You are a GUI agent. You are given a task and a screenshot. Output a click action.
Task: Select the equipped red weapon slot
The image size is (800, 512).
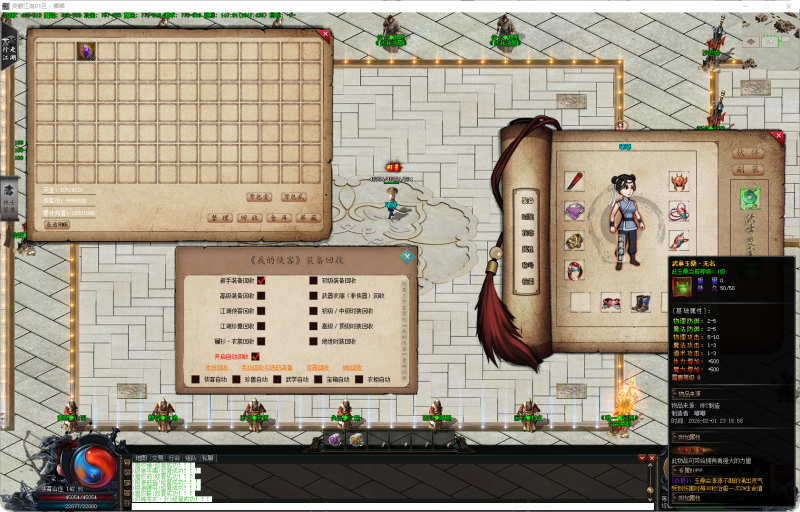574,181
